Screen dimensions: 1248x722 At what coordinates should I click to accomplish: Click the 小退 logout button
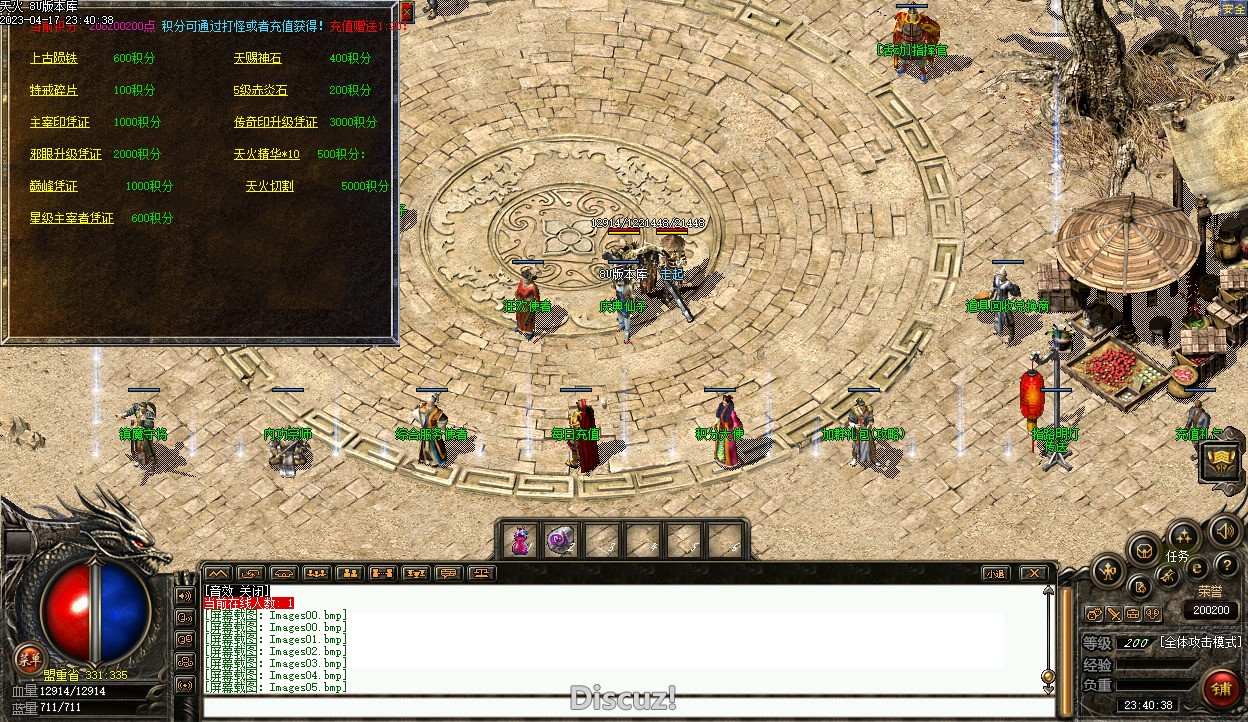994,573
